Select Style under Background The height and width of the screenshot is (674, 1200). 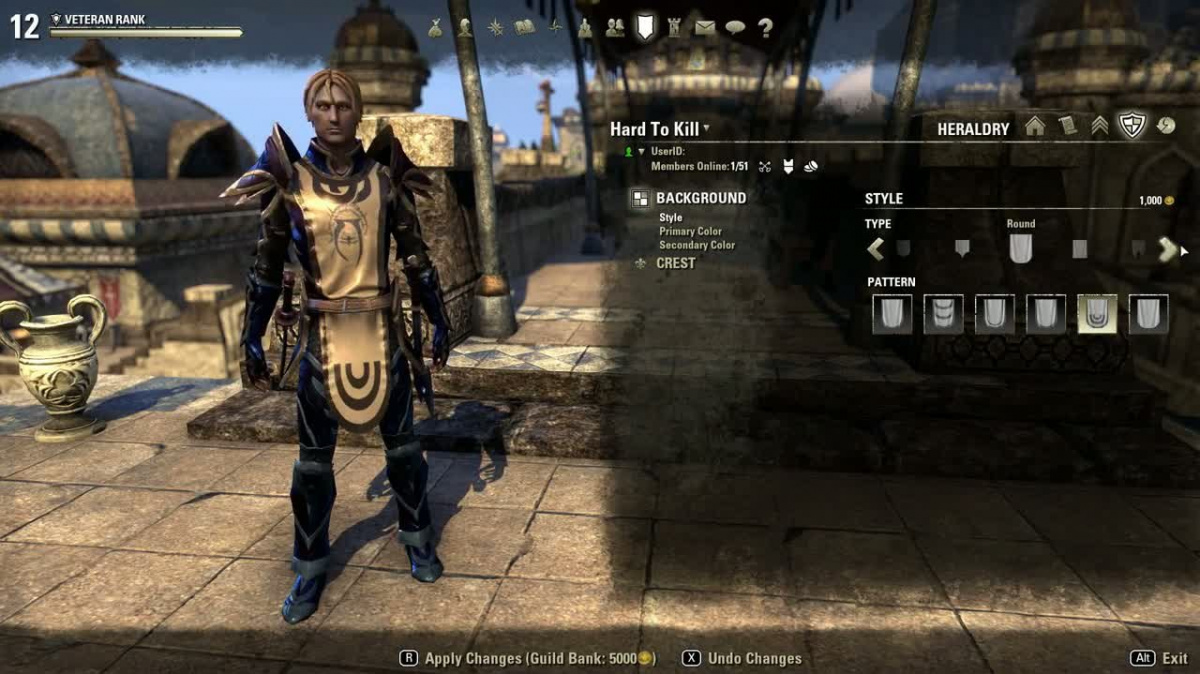671,217
